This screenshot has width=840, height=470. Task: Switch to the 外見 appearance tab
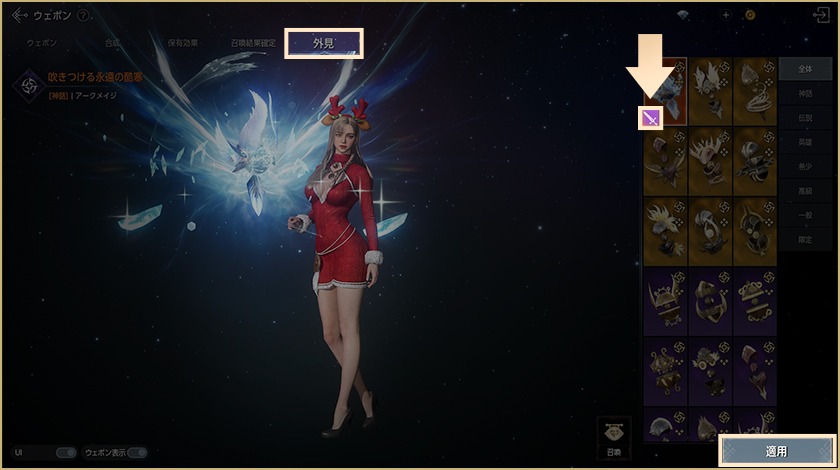pyautogui.click(x=323, y=43)
